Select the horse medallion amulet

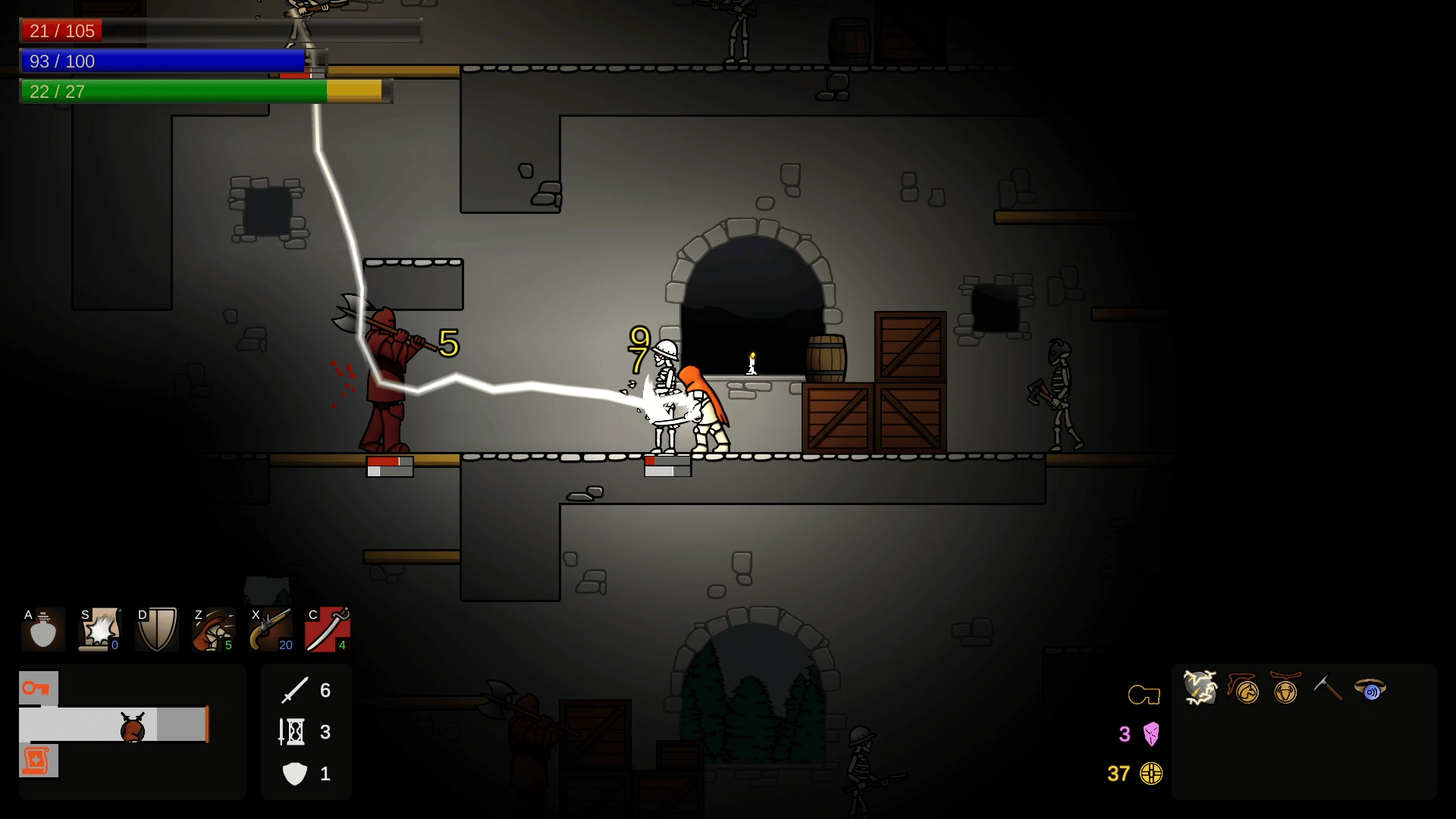tap(1244, 689)
